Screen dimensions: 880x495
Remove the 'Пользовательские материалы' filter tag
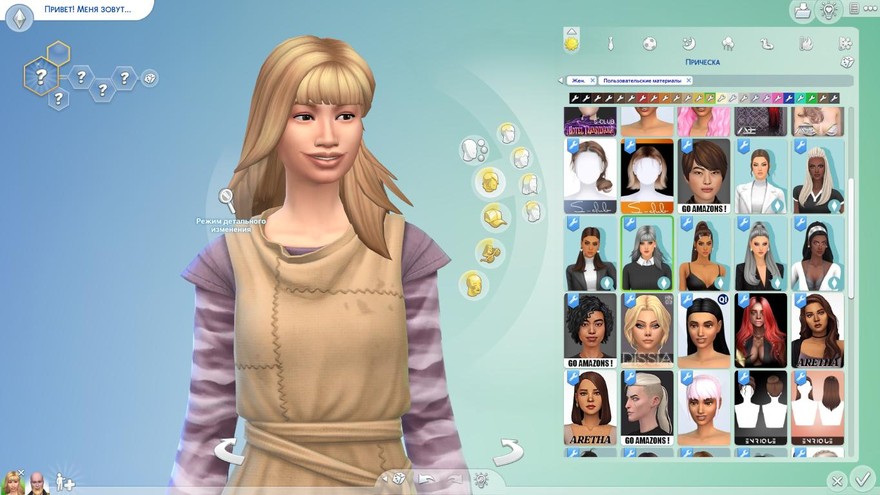coord(689,80)
